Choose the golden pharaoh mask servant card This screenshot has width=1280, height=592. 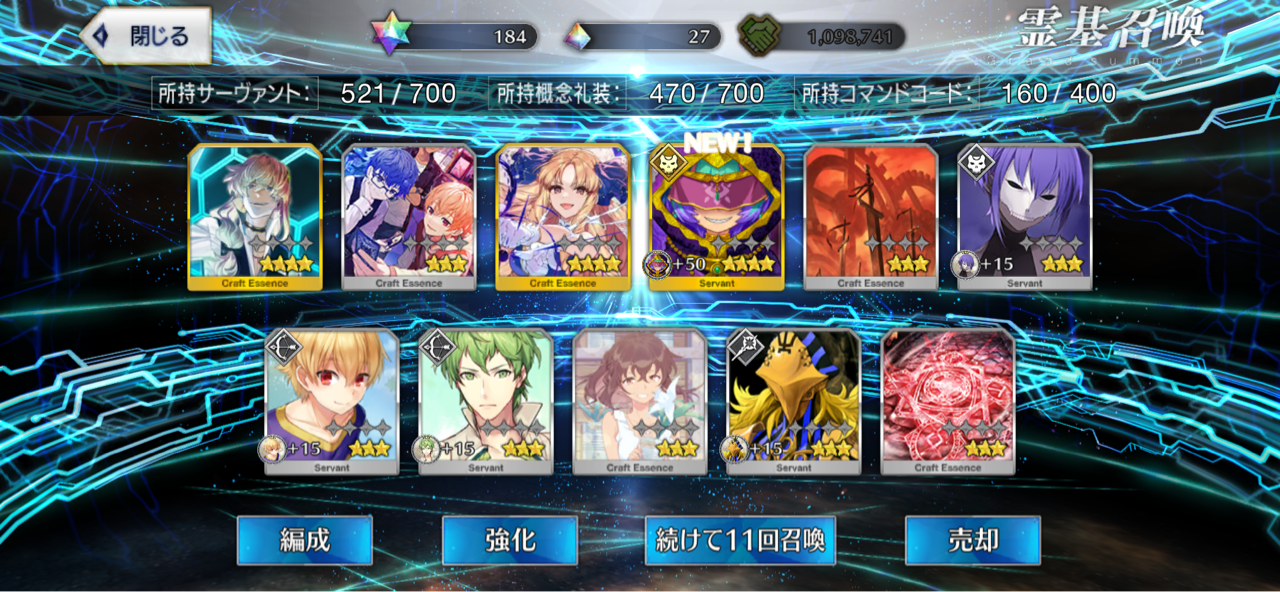pos(794,401)
